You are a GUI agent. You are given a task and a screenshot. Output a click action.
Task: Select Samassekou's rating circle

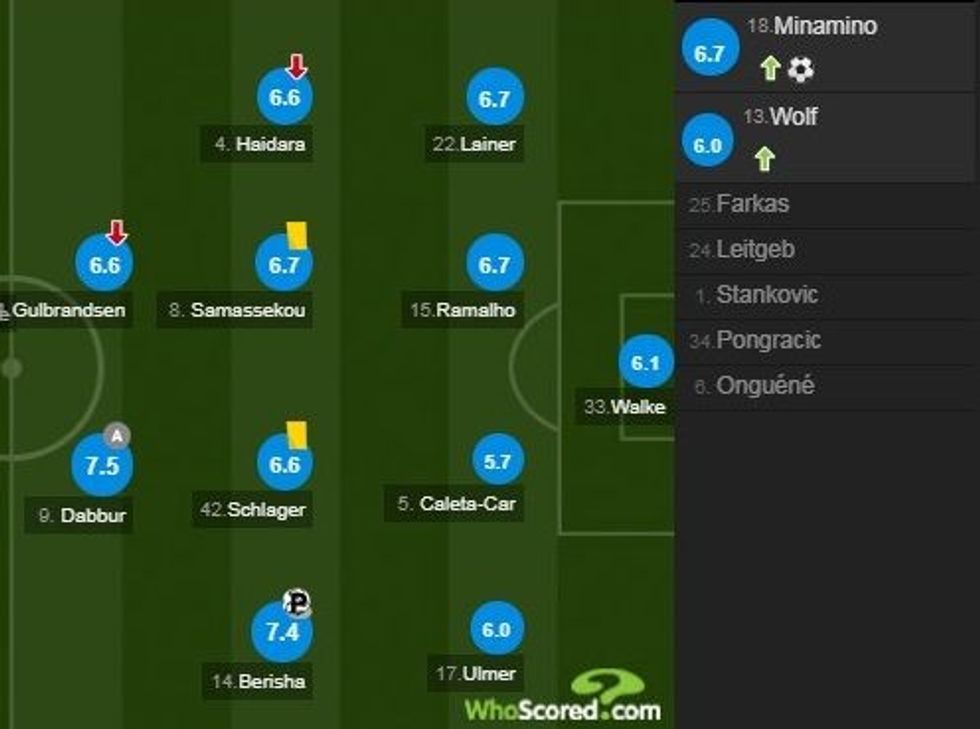pos(285,265)
